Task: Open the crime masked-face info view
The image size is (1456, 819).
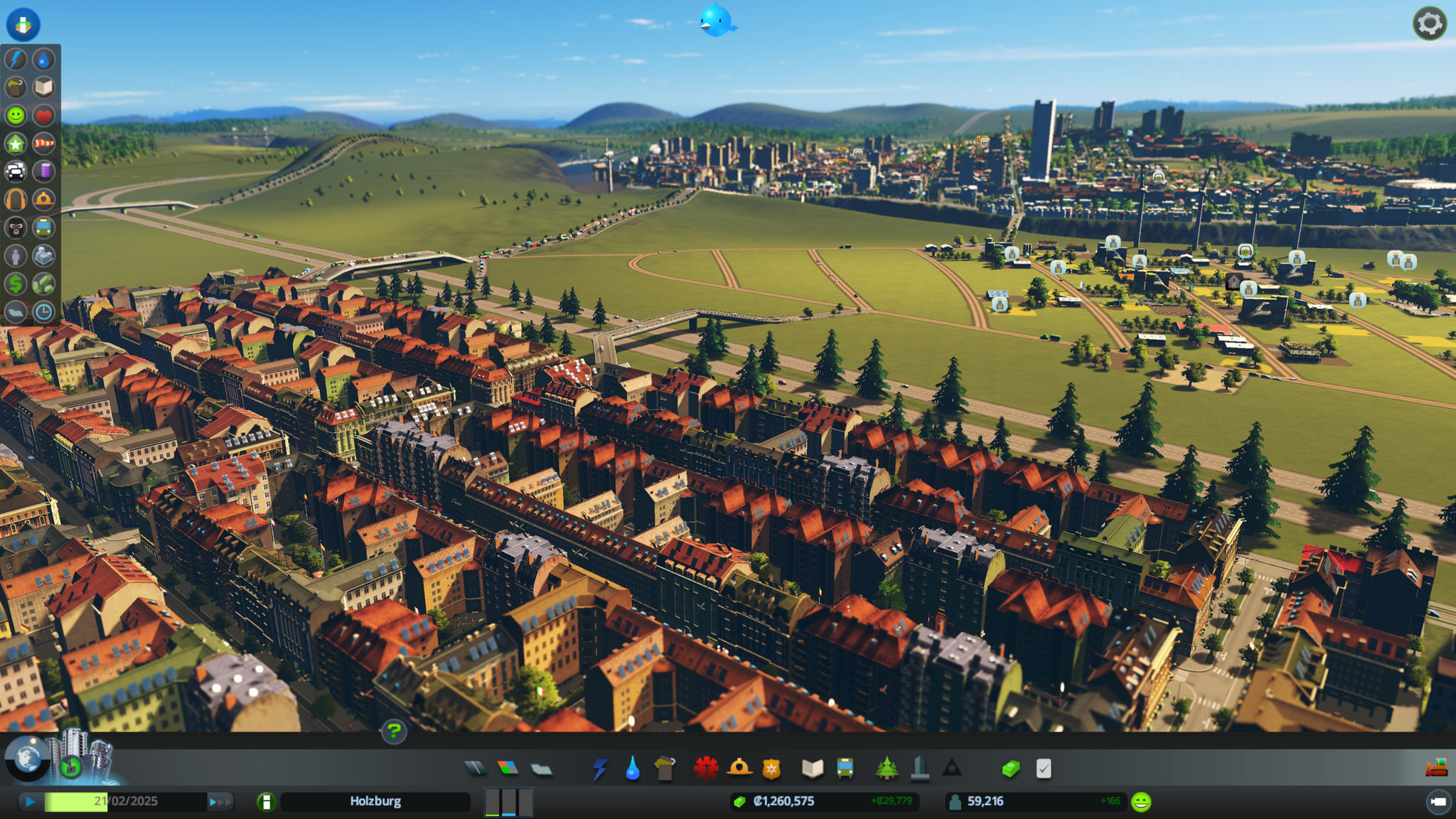Action: (16, 227)
